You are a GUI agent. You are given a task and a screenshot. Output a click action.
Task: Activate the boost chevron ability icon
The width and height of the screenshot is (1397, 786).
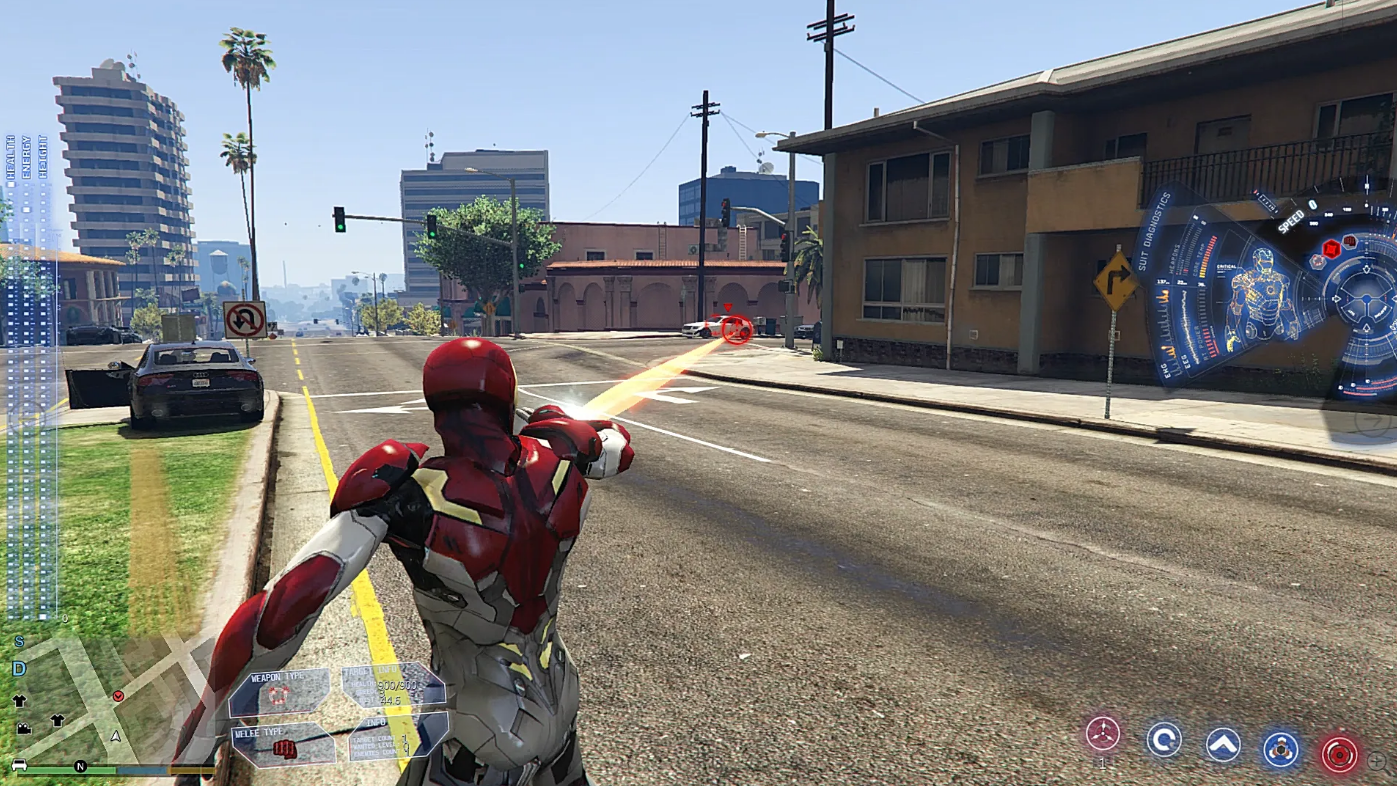click(1223, 744)
